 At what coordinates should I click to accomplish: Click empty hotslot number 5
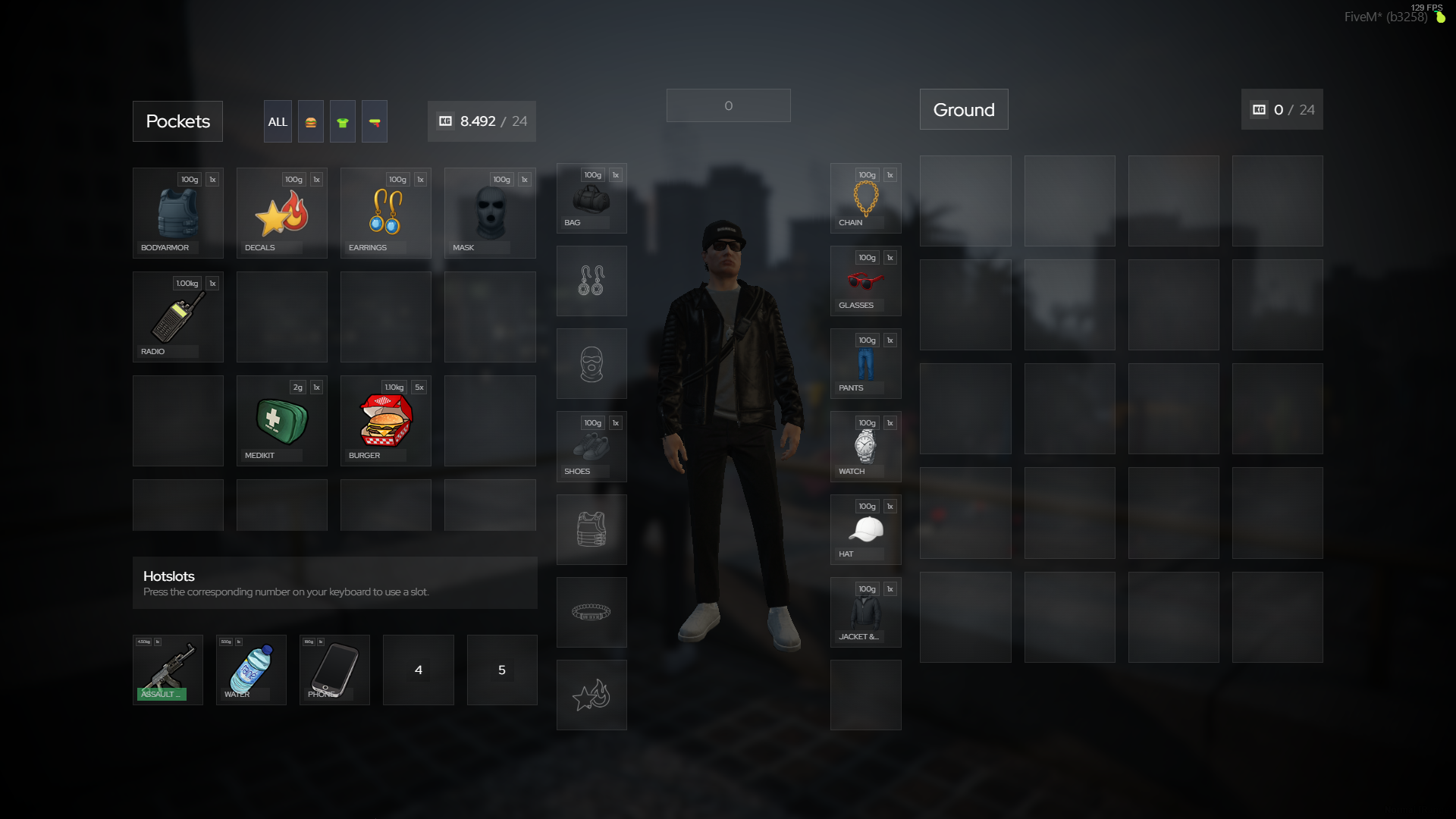coord(501,670)
